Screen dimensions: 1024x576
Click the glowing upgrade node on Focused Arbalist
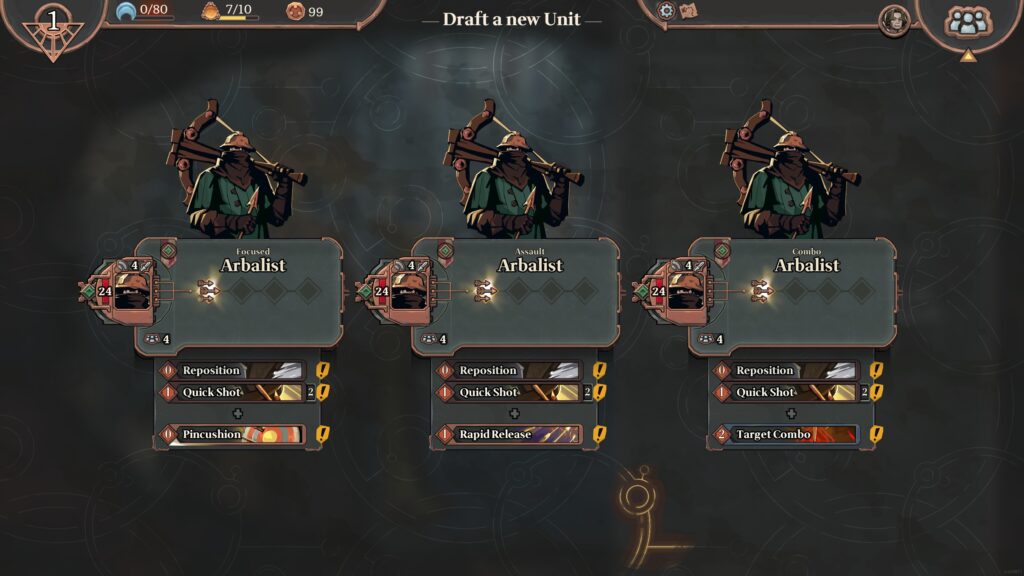208,291
